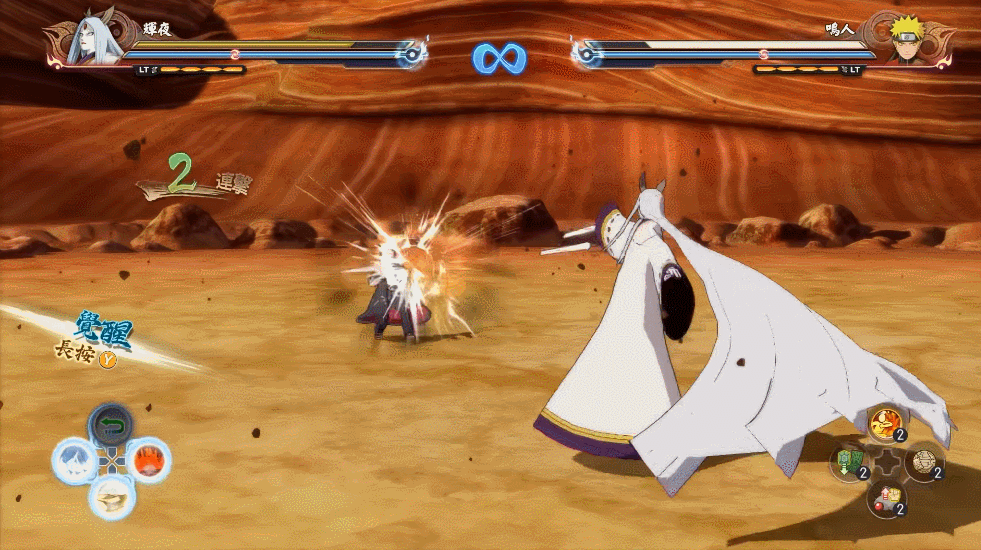This screenshot has width=981, height=550.
Task: Activate the green return-arrow switch icon
Action: coord(112,425)
